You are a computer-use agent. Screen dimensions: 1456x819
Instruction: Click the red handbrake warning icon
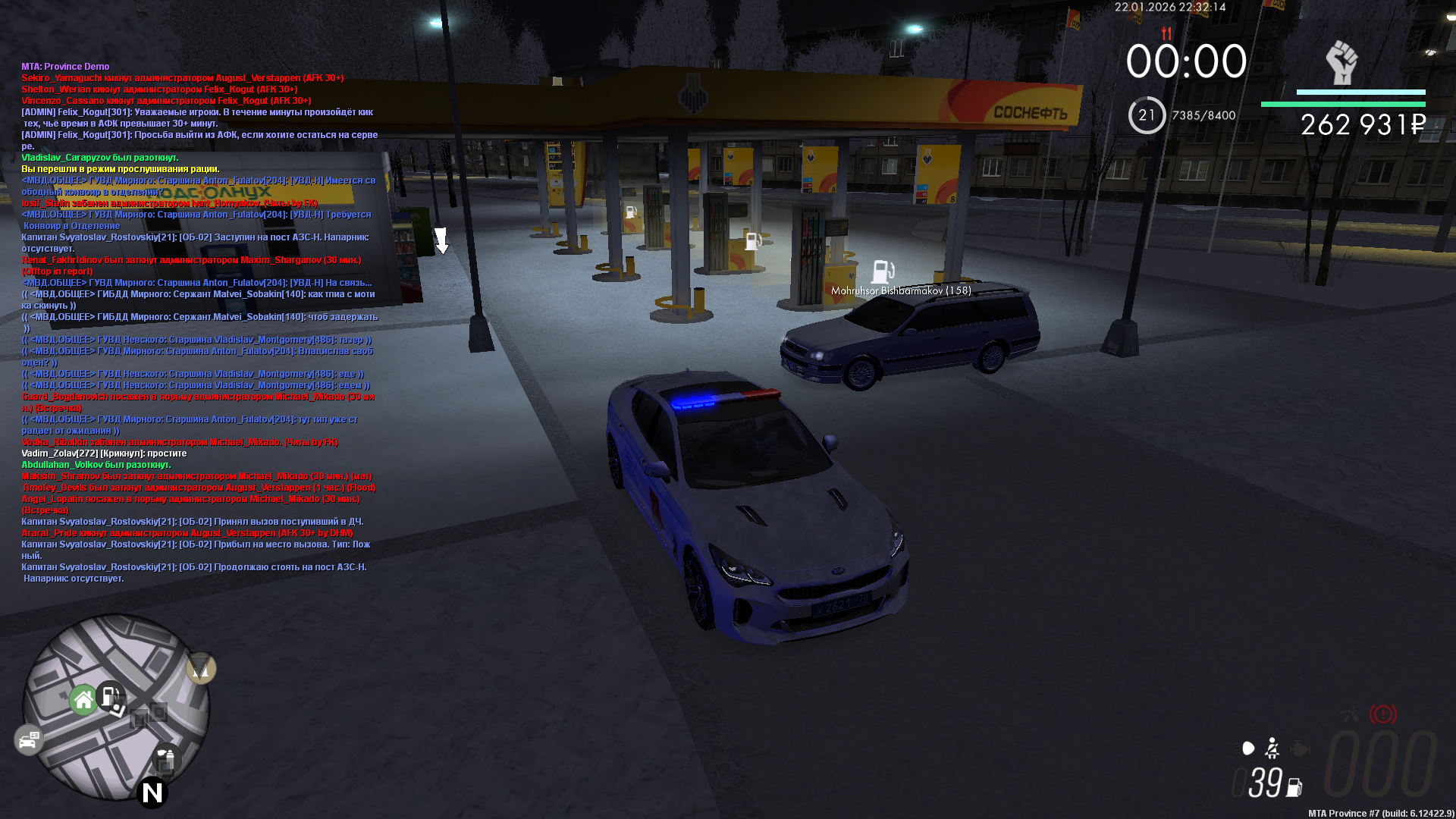coord(1382,714)
